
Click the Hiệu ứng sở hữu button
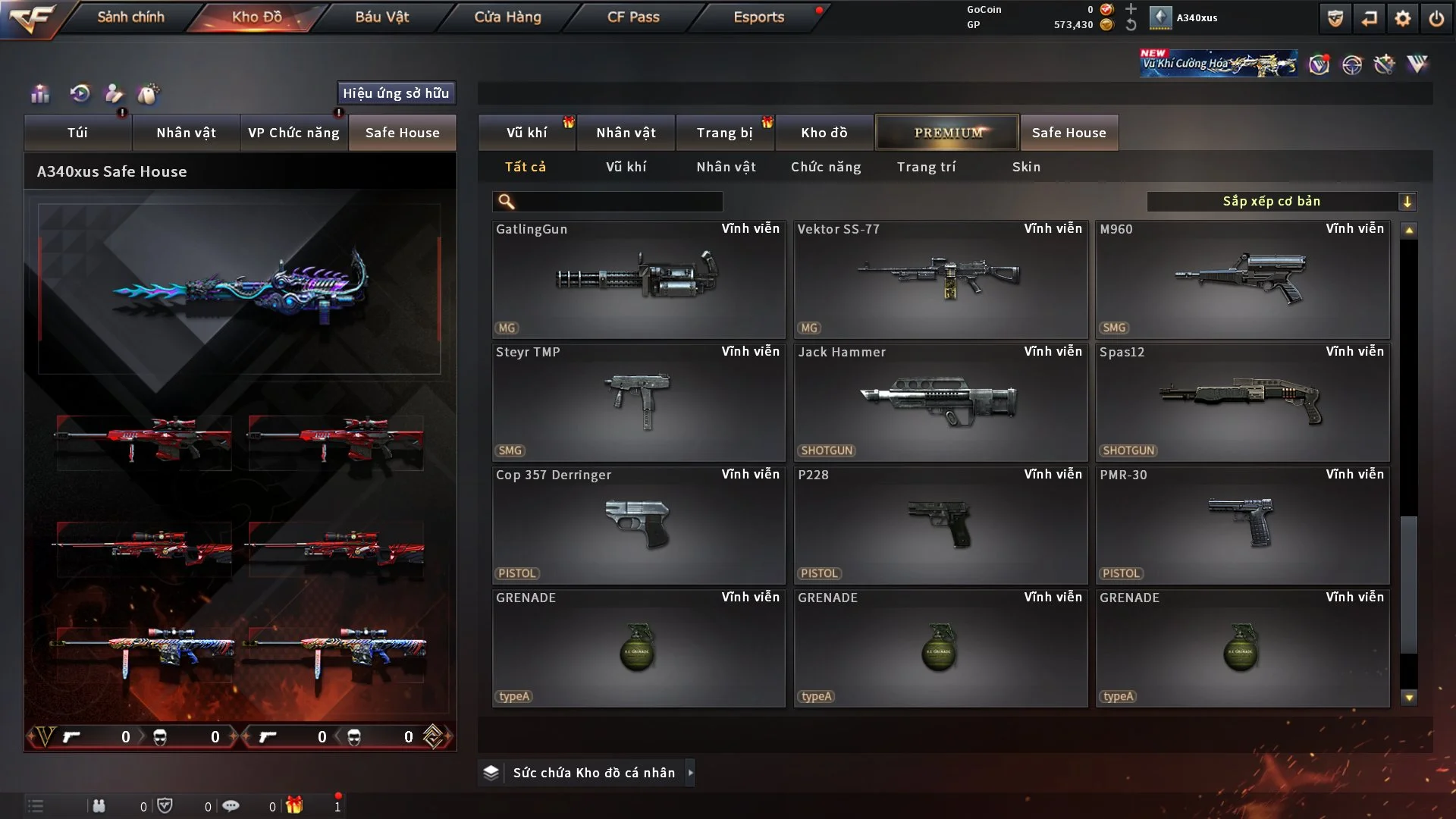point(396,93)
